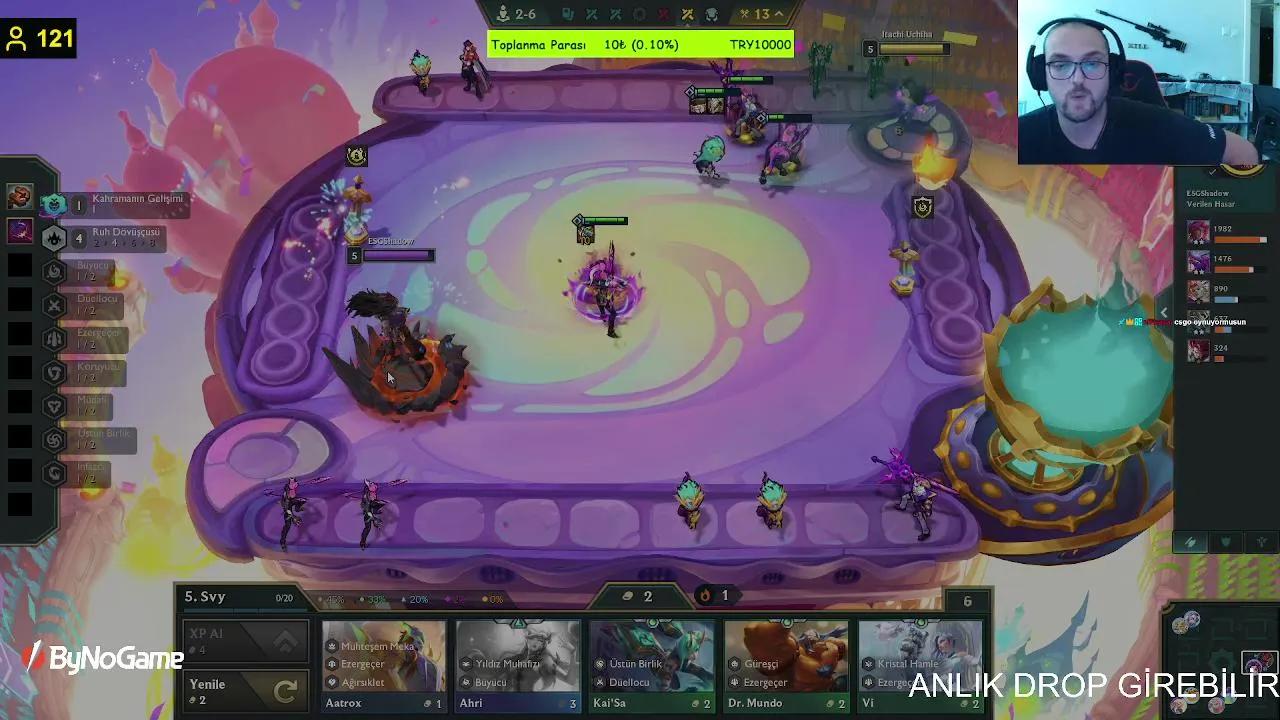Click the Ruh Dövüşçüsü trait icon
This screenshot has height=720, width=1280.
54,238
